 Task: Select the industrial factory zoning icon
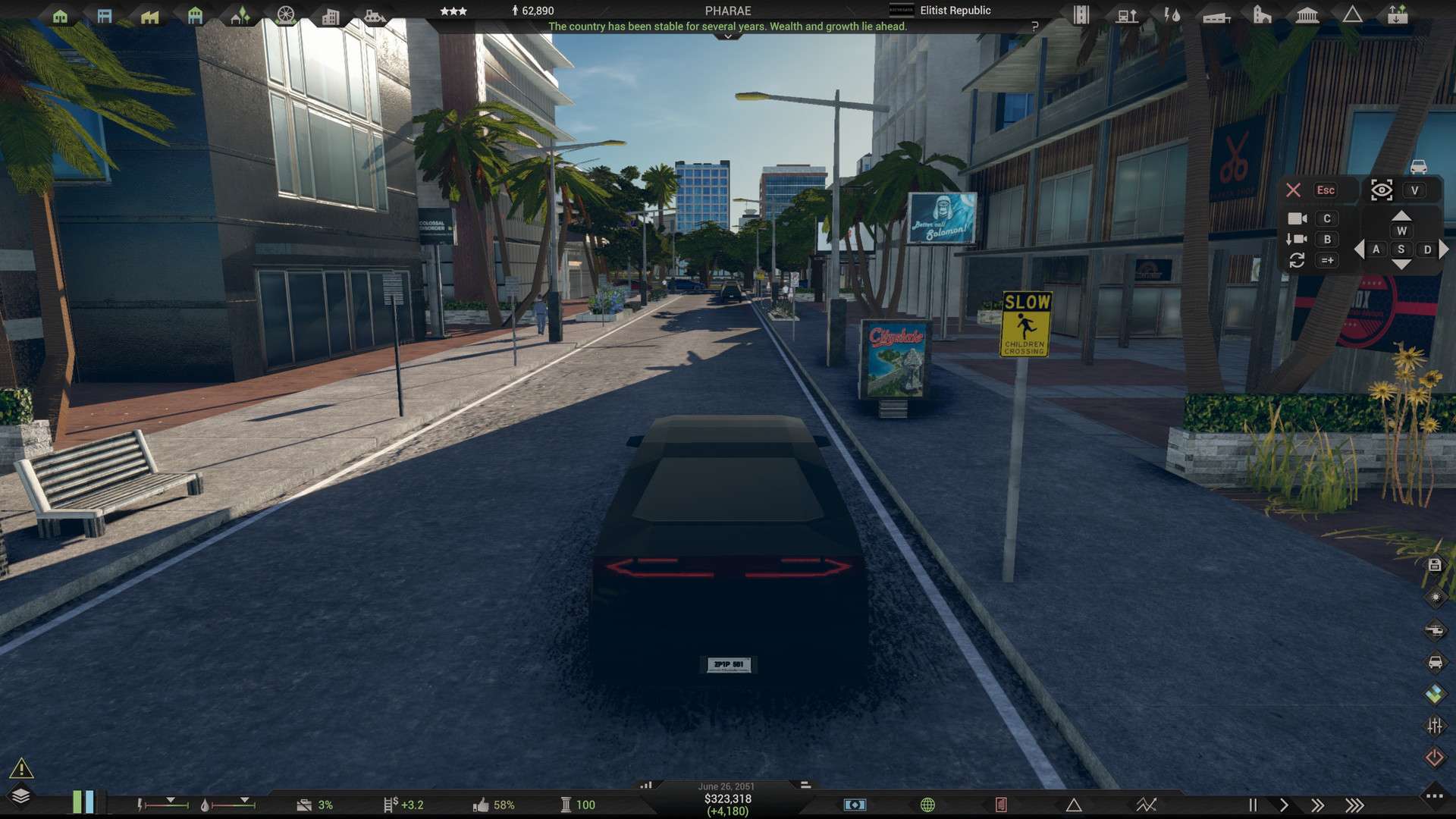(150, 16)
